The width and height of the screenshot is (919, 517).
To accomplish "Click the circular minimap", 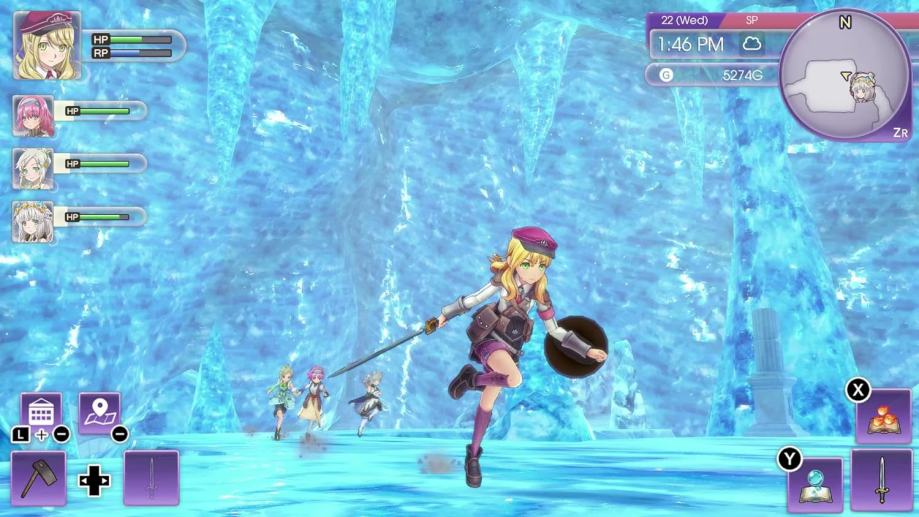I will pos(845,76).
